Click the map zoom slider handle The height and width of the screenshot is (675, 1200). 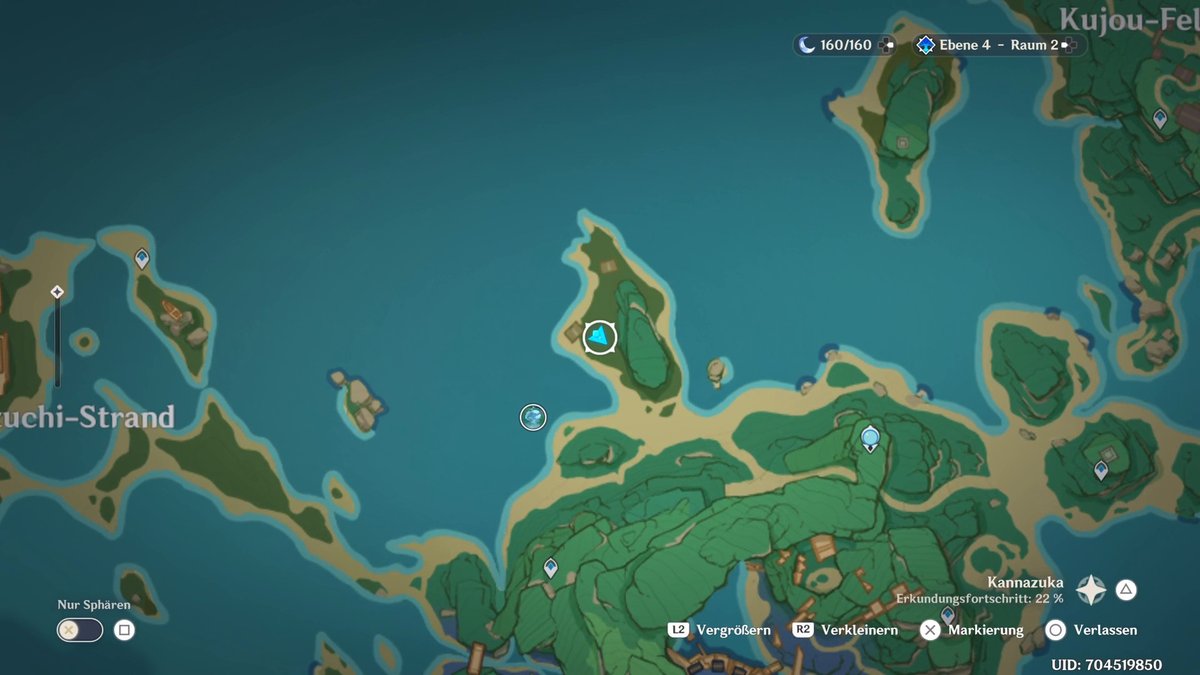coord(57,292)
